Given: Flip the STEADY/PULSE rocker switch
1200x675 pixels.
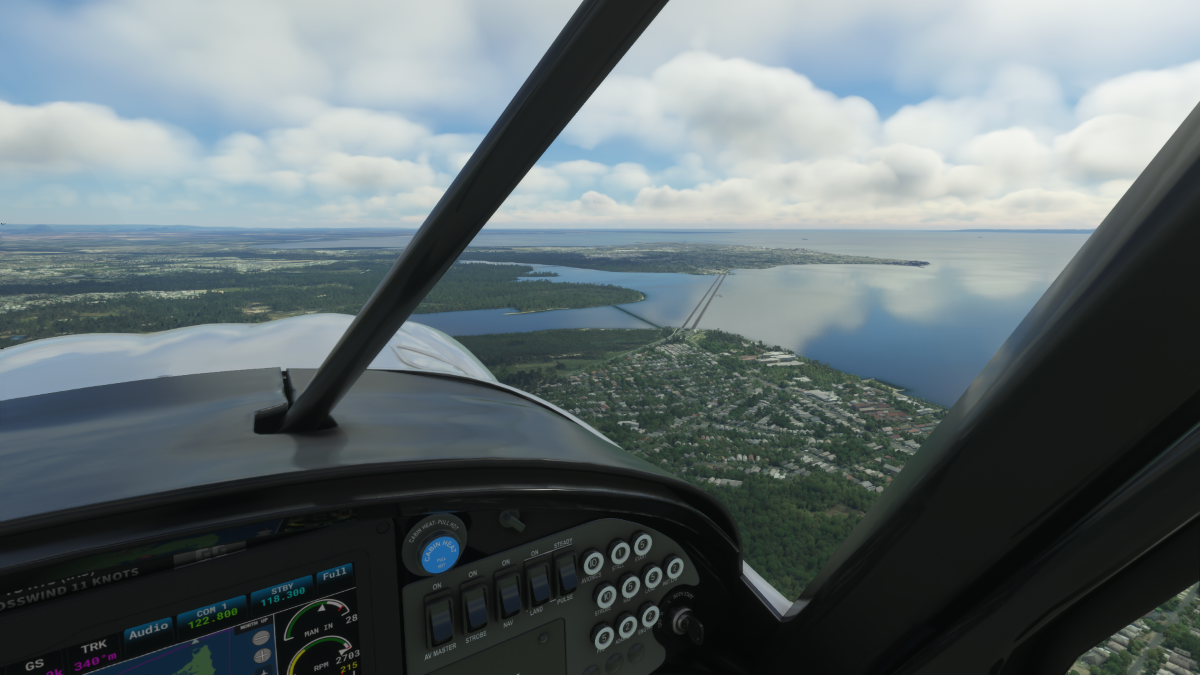Looking at the screenshot, I should tap(567, 572).
